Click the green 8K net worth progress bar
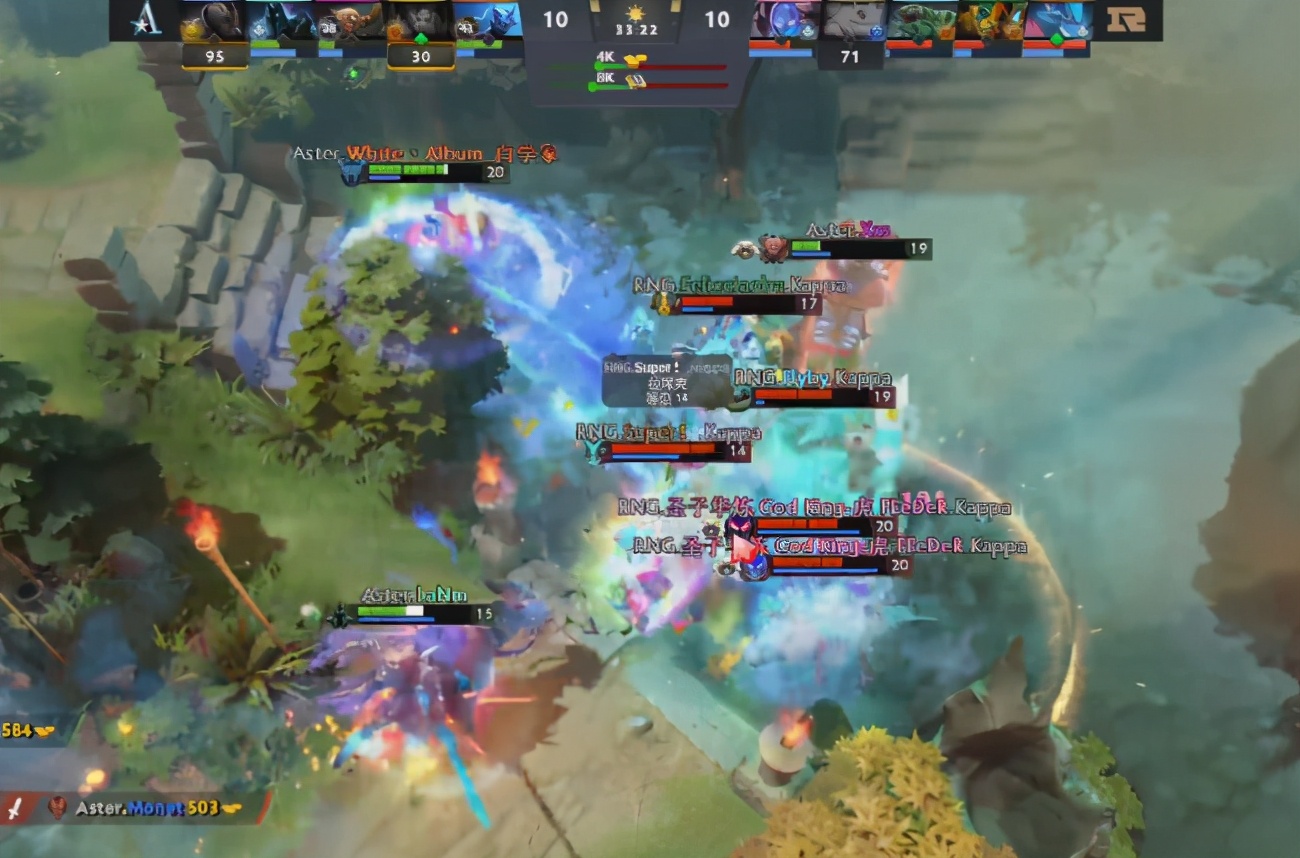Screen dimensions: 1300x858 click(610, 83)
